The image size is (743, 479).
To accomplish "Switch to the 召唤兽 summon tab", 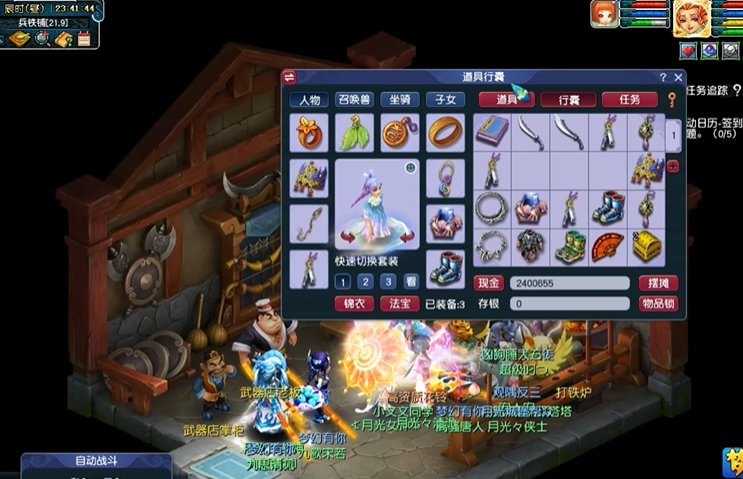I will coord(355,100).
